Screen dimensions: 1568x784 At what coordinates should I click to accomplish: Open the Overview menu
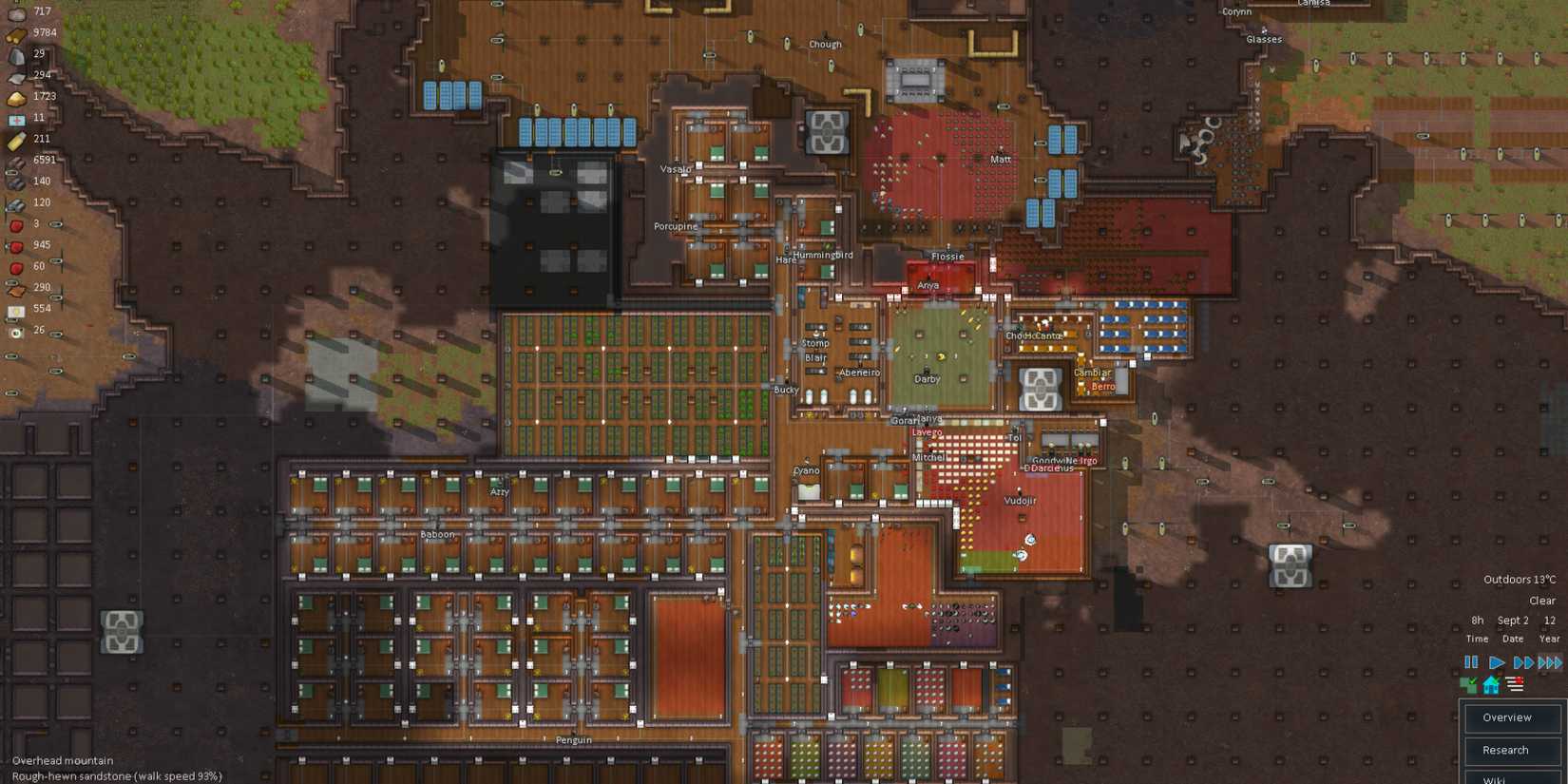point(1512,718)
